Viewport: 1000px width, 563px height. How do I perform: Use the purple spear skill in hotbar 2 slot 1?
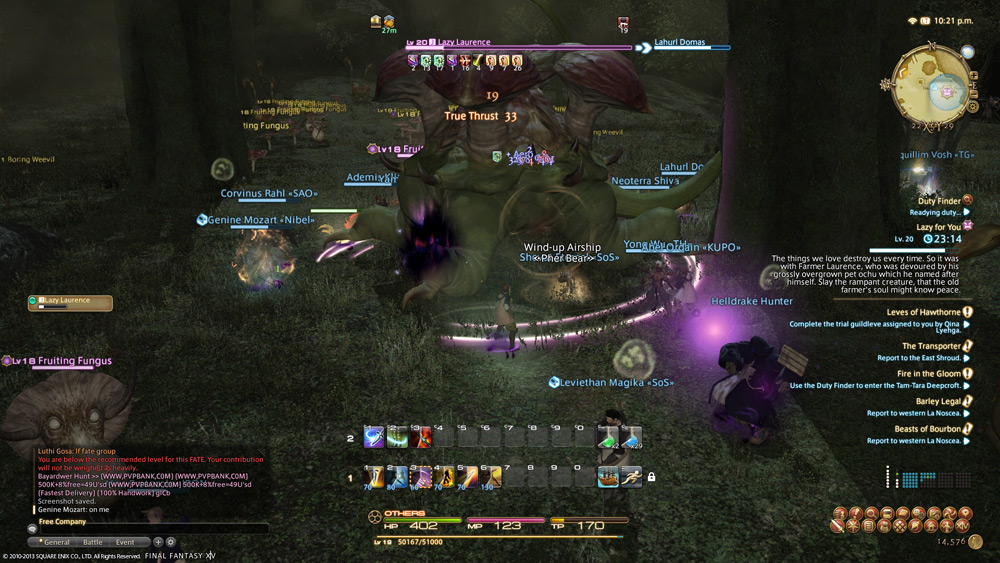tap(374, 437)
